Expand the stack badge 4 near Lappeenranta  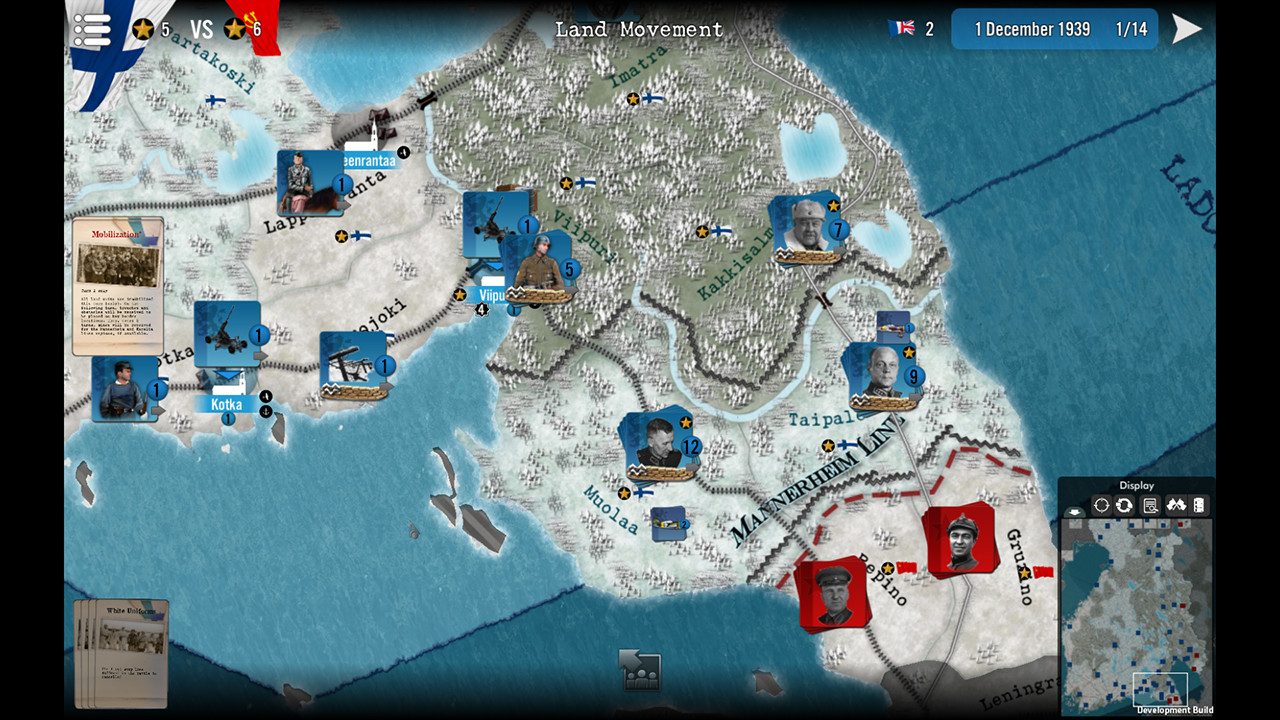click(403, 152)
